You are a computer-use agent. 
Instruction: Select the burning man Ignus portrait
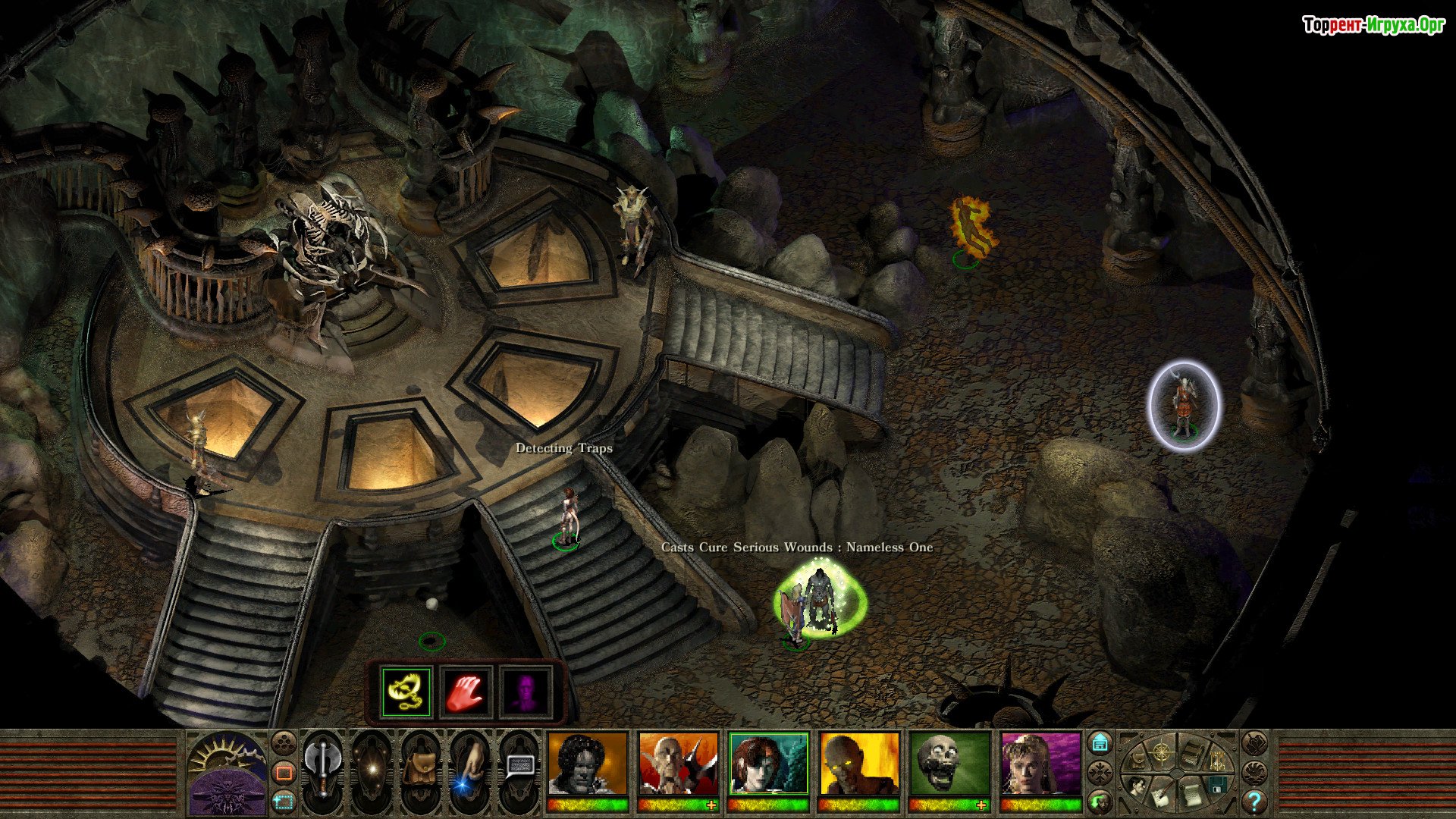click(x=859, y=764)
